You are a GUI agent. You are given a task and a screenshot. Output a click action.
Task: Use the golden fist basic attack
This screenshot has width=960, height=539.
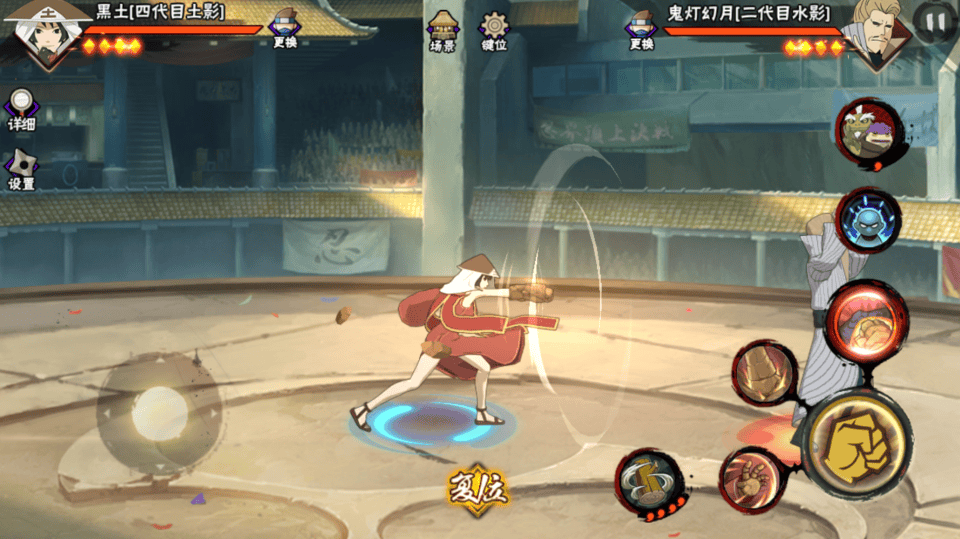(855, 443)
